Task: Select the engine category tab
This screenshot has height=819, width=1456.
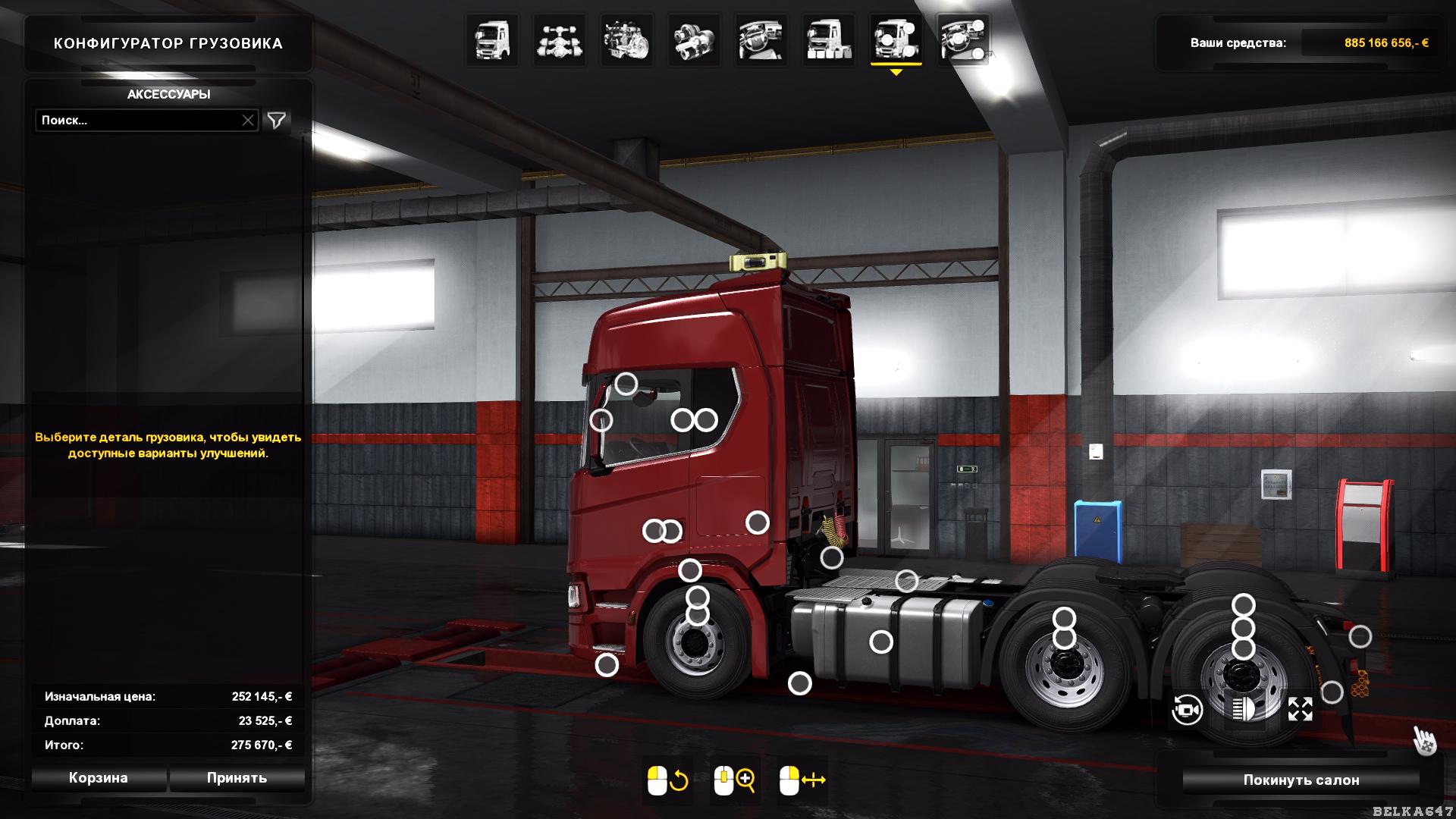Action: click(627, 40)
